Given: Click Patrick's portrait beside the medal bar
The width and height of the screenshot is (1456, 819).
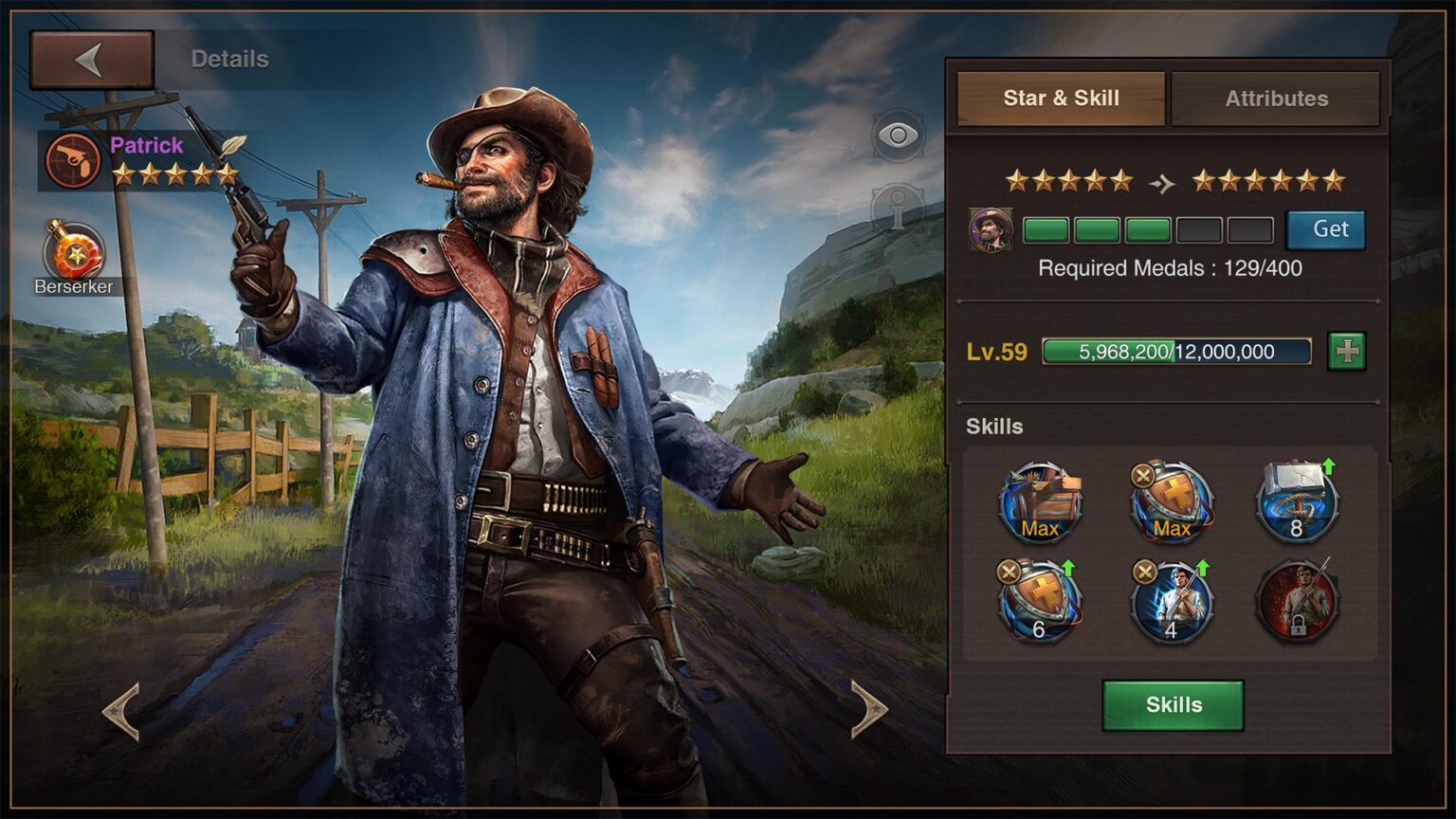Looking at the screenshot, I should coord(992,228).
